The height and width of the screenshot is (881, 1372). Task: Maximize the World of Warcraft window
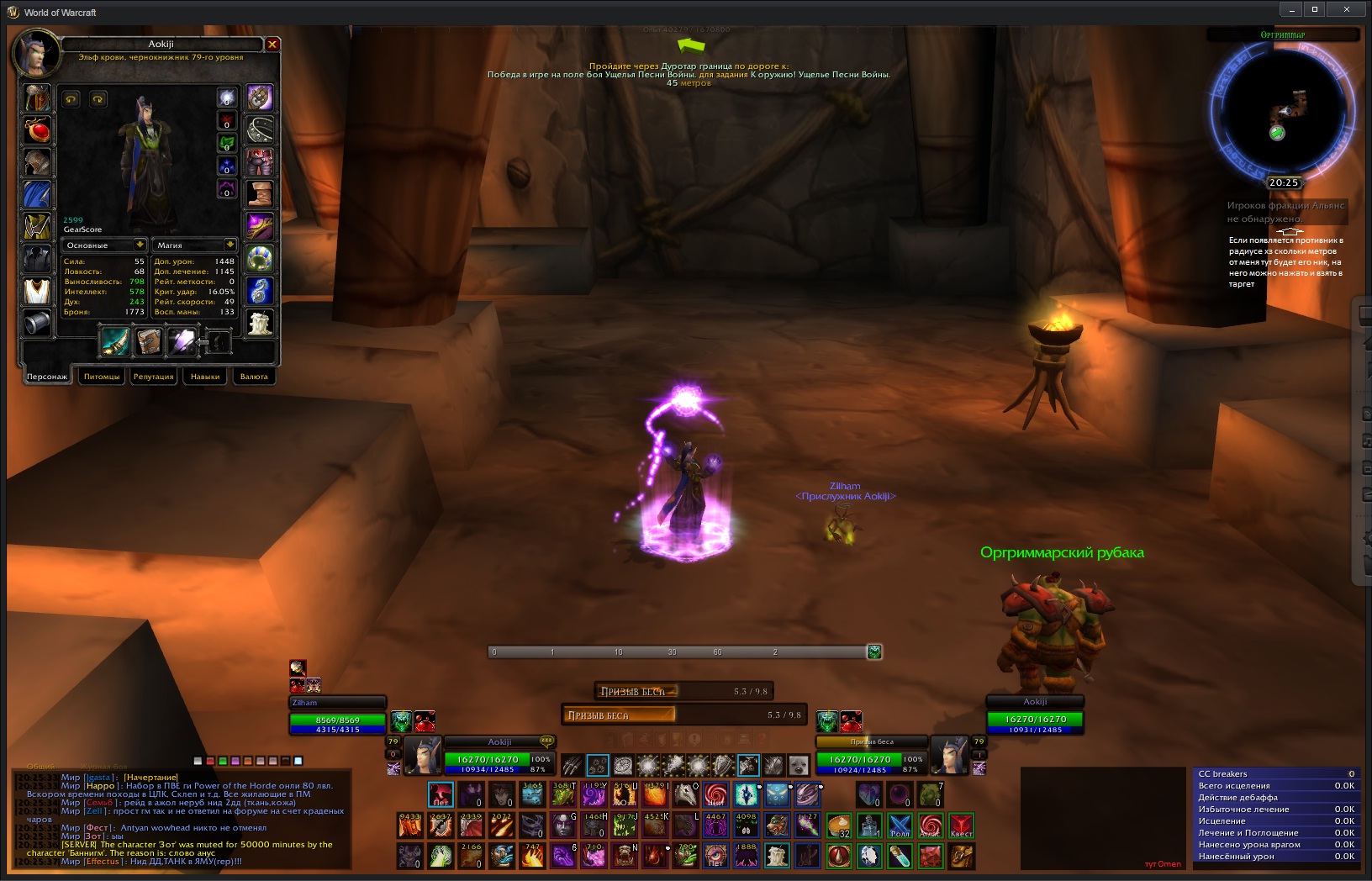[1315, 9]
